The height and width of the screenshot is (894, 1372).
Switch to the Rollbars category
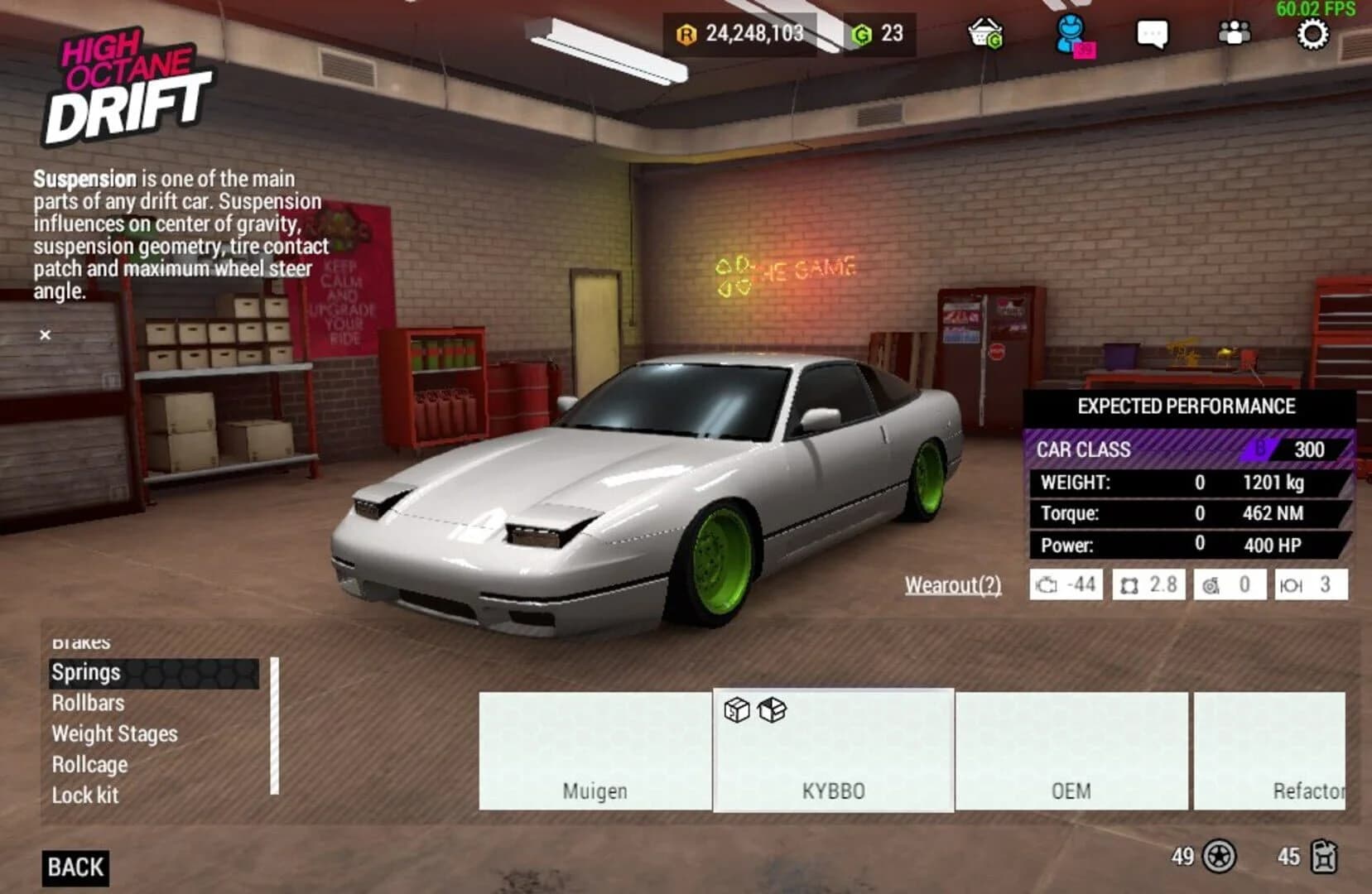pos(89,704)
